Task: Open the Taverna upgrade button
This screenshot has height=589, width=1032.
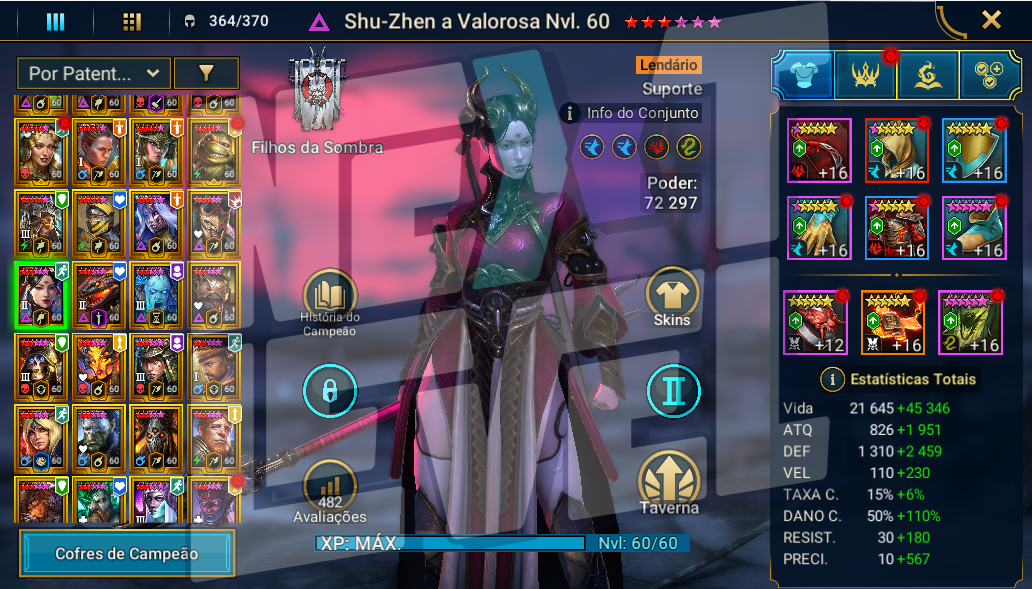Action: pyautogui.click(x=670, y=480)
